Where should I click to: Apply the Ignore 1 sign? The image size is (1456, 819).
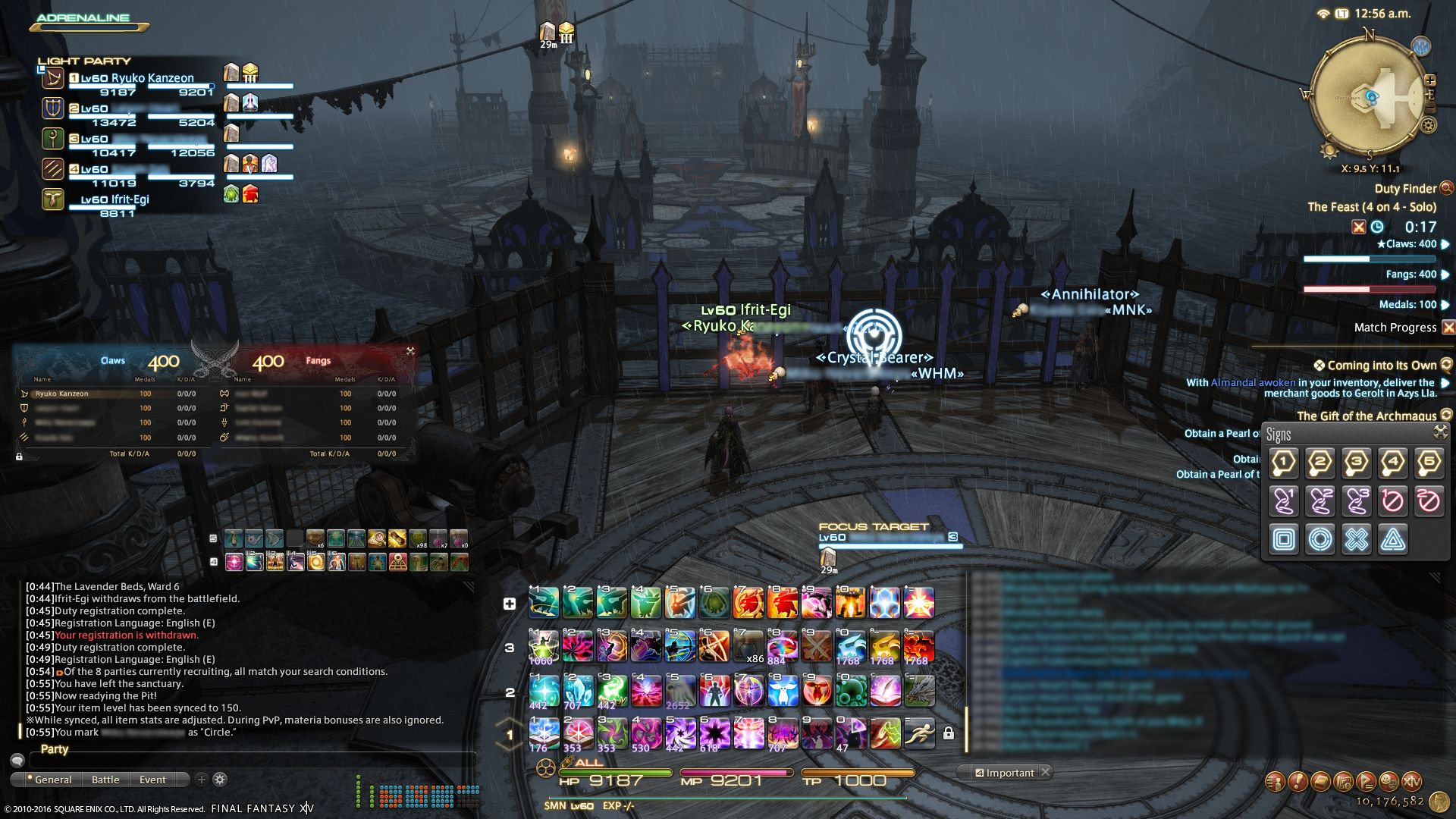(x=1393, y=500)
